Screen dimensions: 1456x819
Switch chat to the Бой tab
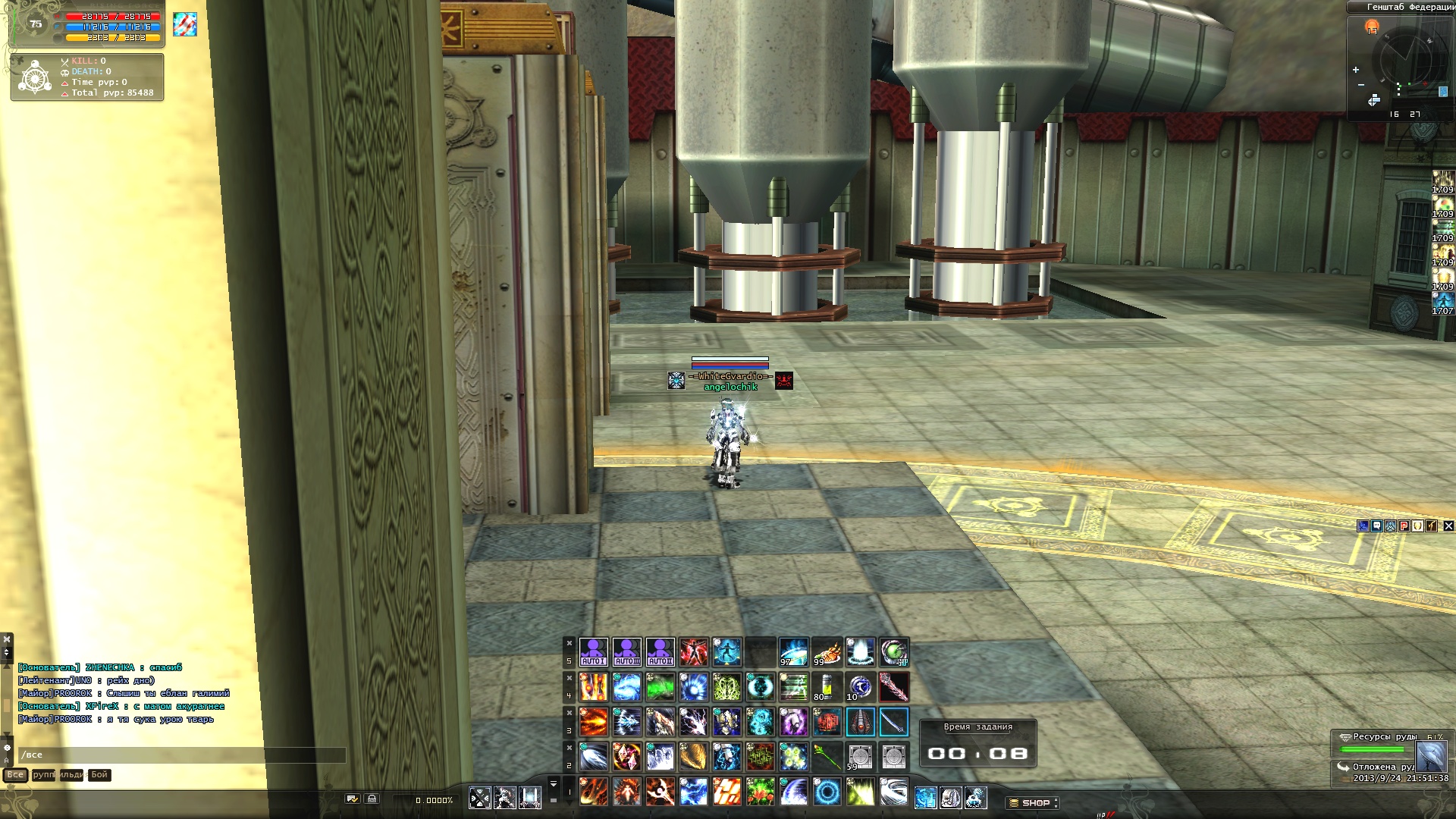click(x=99, y=775)
